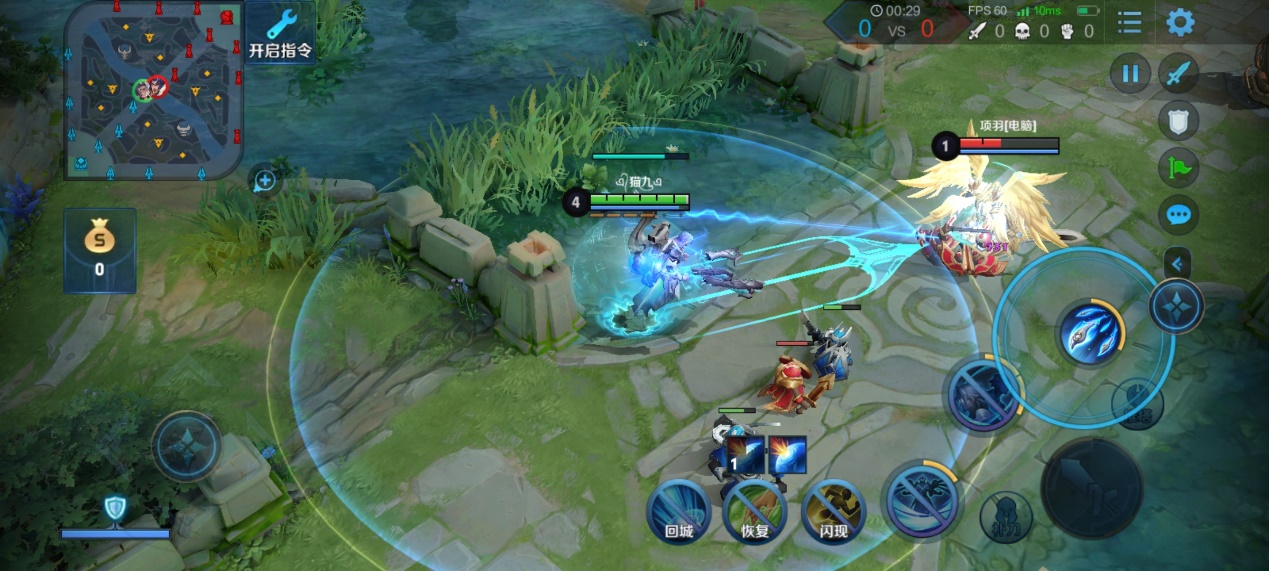Activate the glowing blue blades skill
1269x571 pixels.
click(1090, 334)
